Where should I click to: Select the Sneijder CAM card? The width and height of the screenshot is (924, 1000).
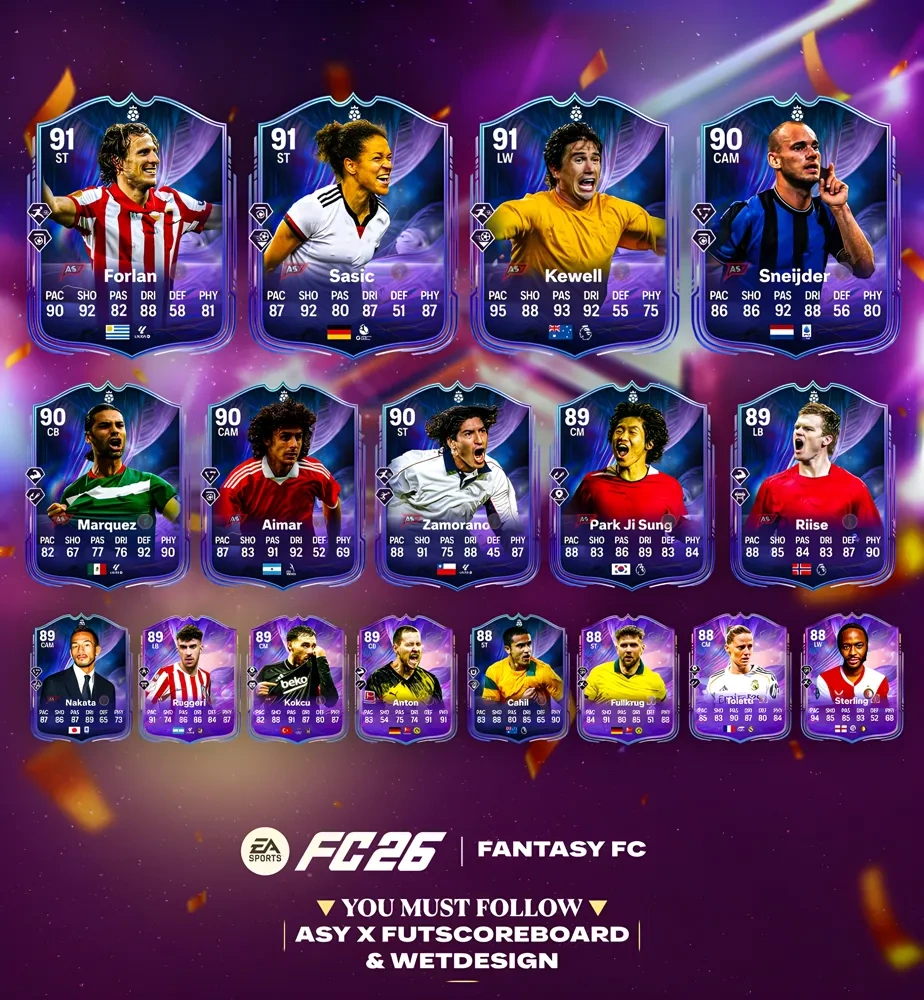(794, 225)
